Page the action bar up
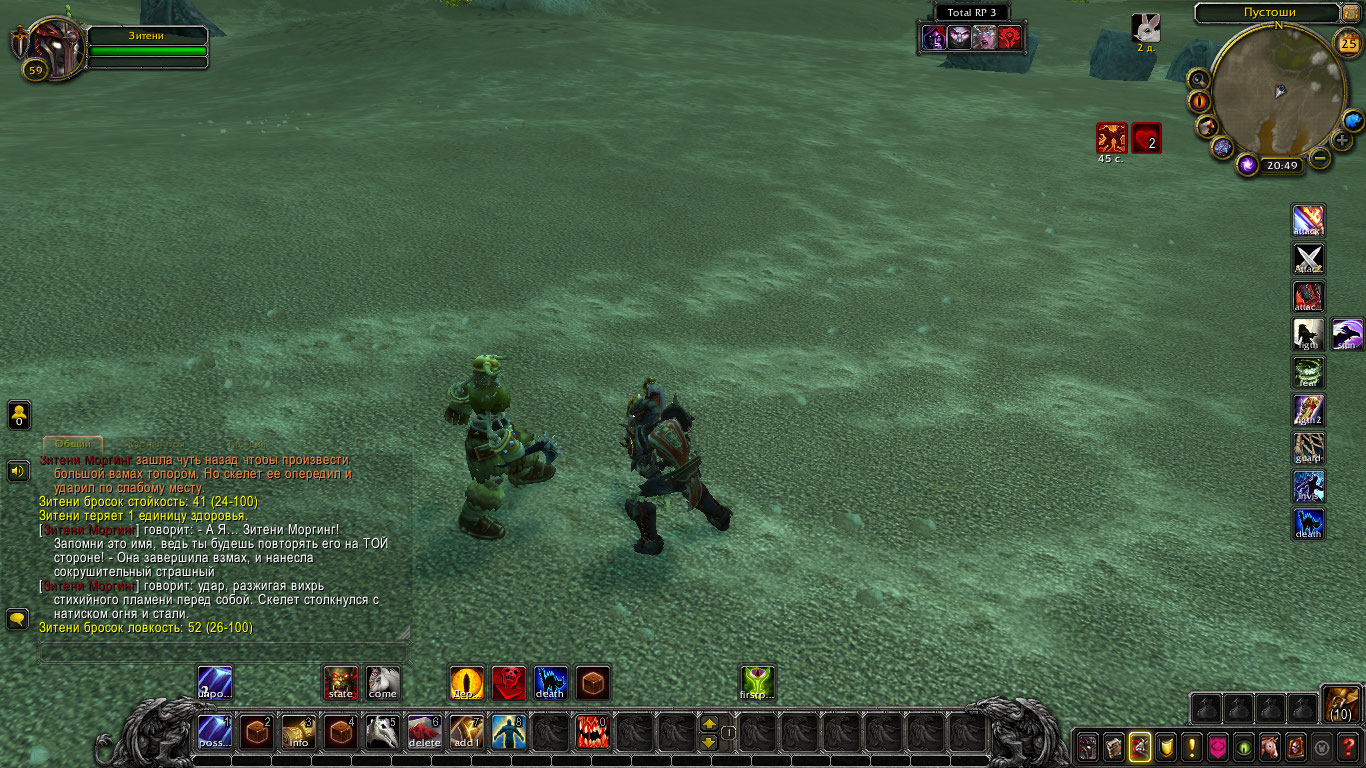1366x768 pixels. coord(709,723)
